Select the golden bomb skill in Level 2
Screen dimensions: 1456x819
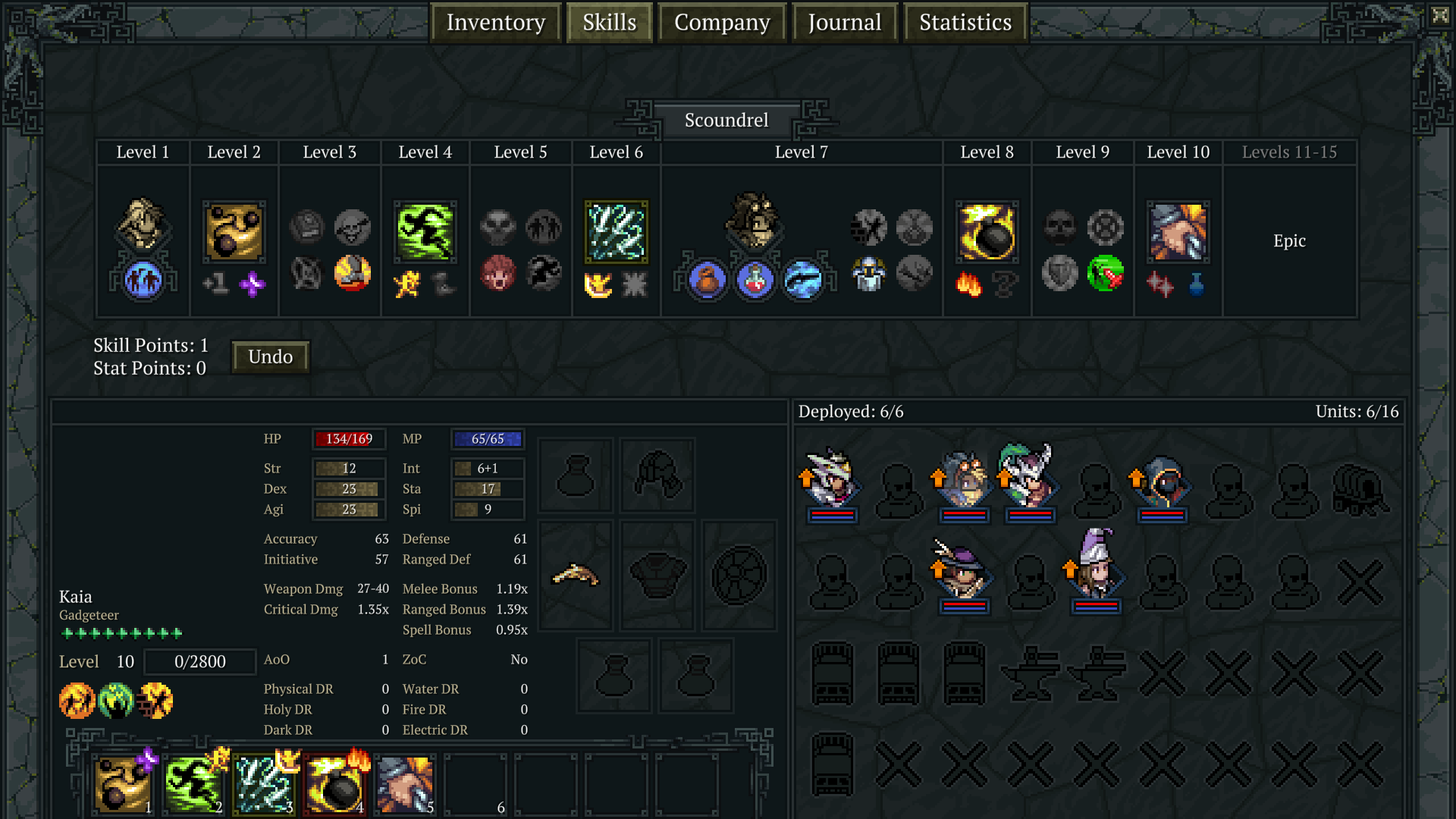234,233
